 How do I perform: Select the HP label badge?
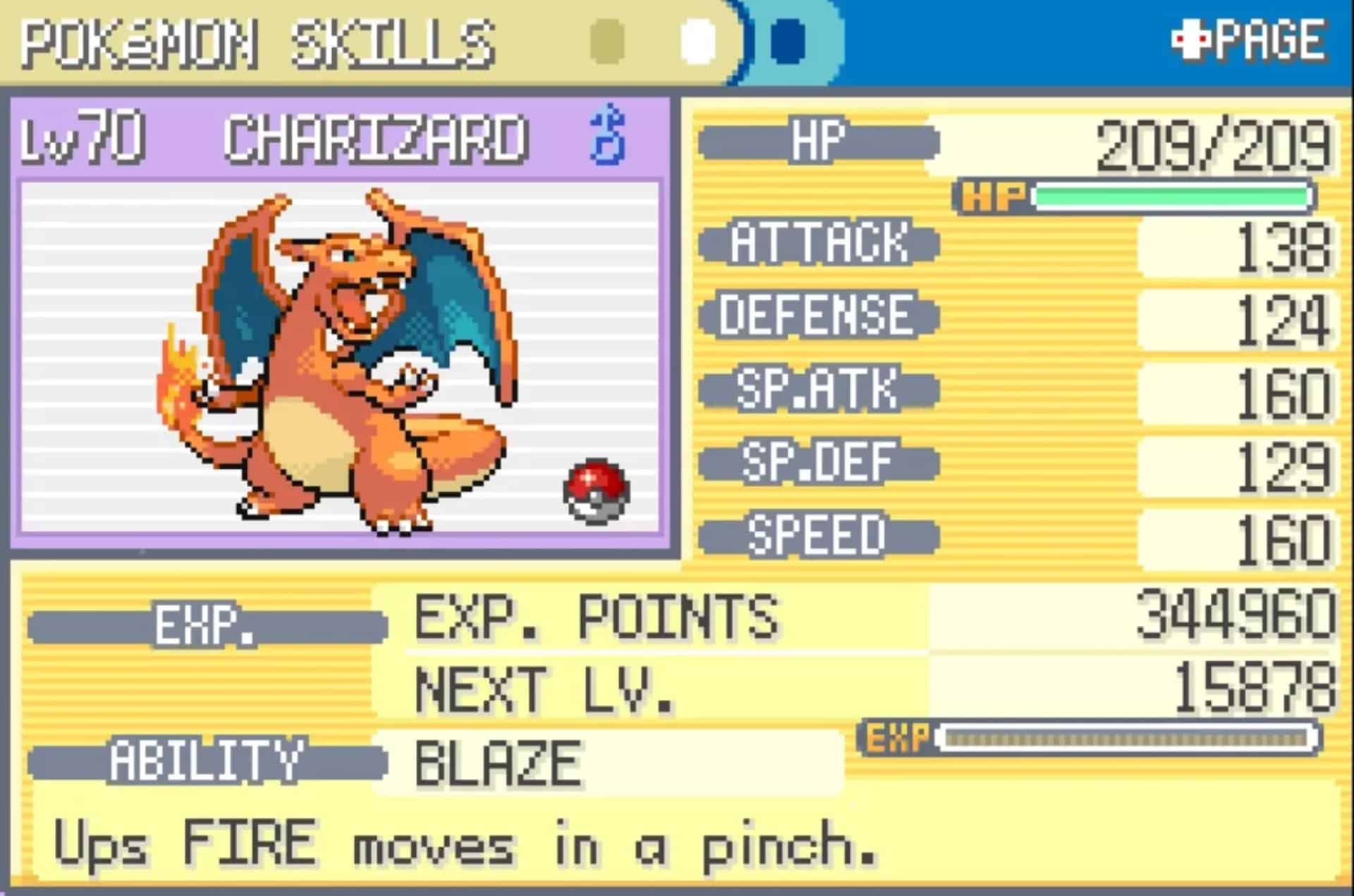(822, 139)
